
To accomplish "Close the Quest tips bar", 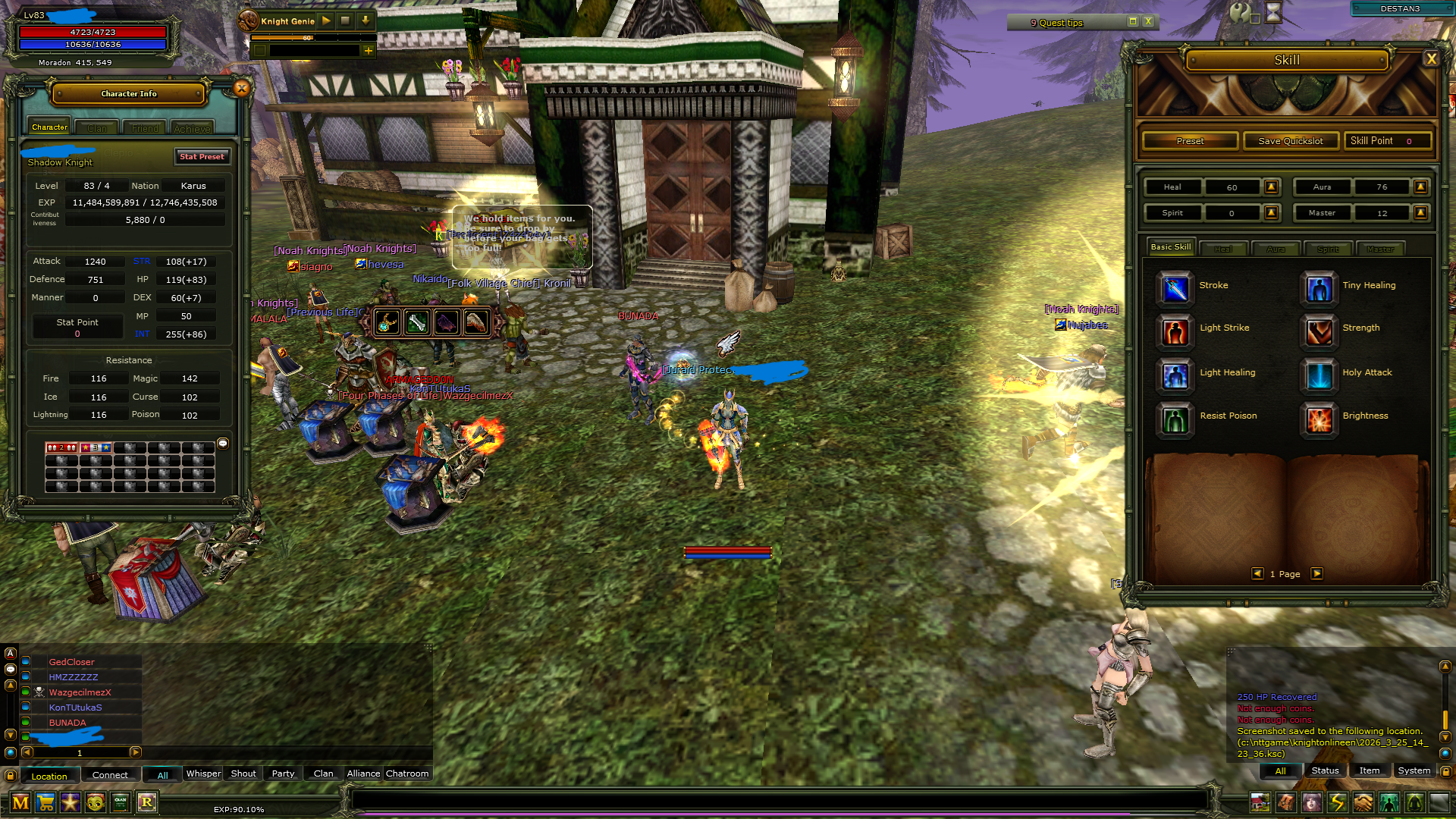I will (x=1148, y=22).
